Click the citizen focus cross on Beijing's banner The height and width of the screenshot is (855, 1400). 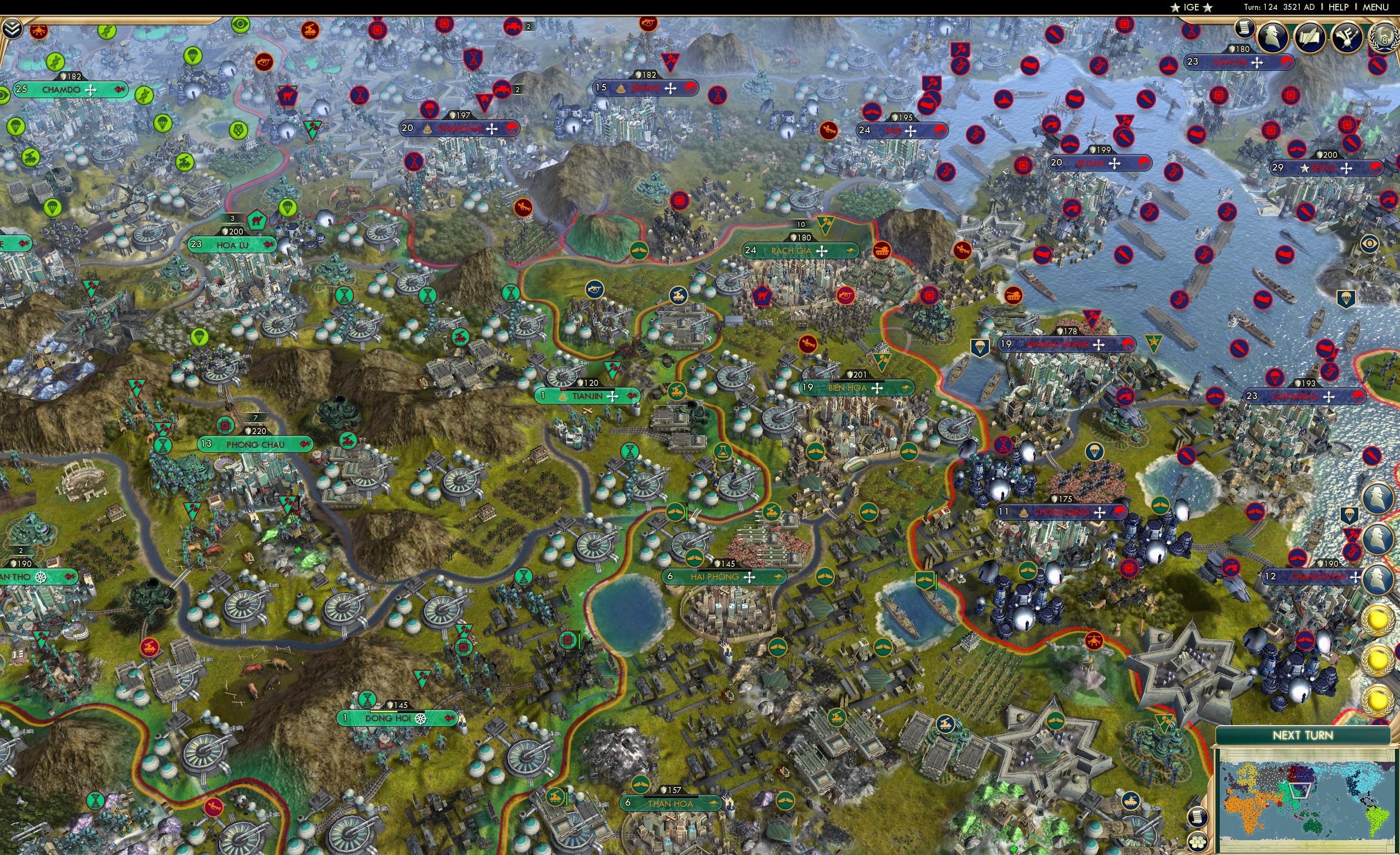[672, 88]
